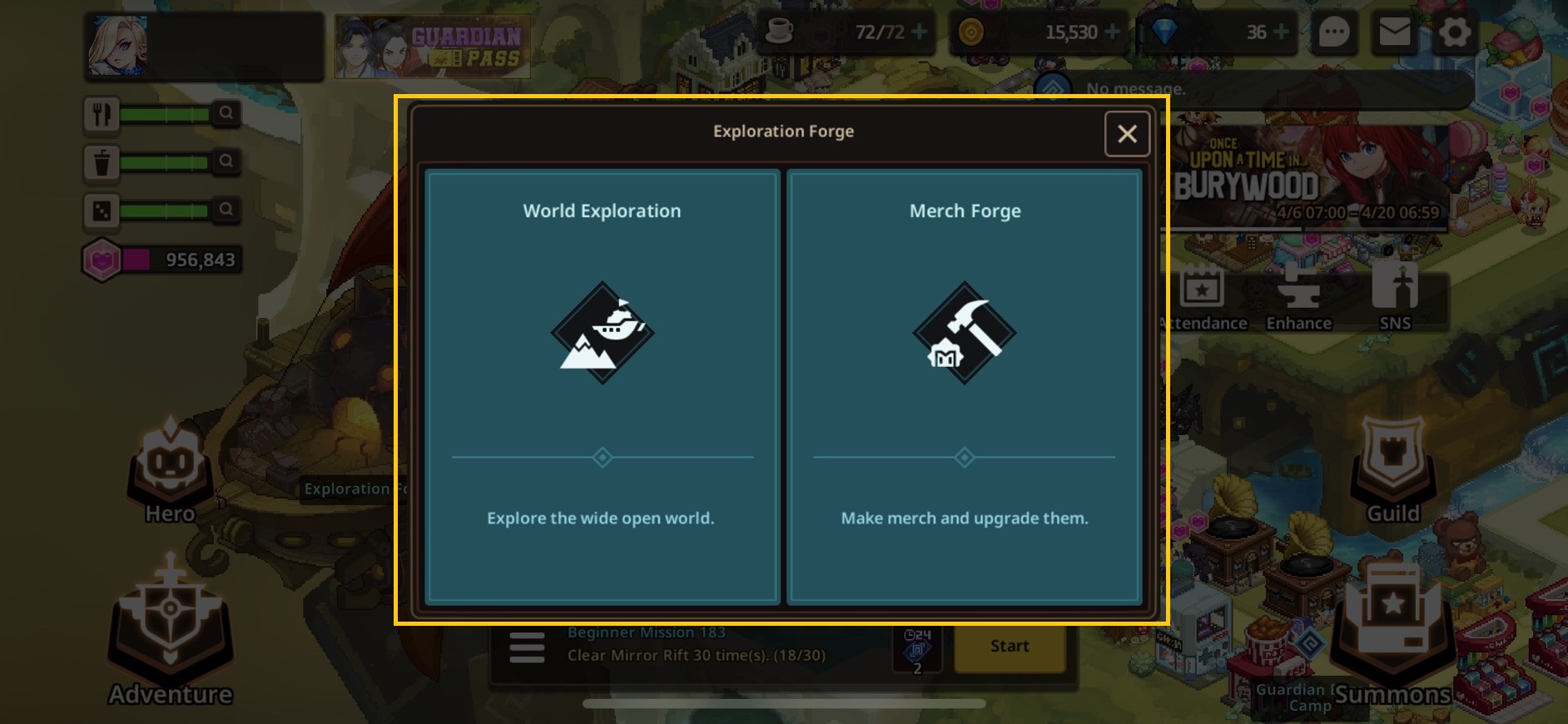Screen dimensions: 1568x724
Task: Open the mission list hamburger menu
Action: tap(527, 647)
